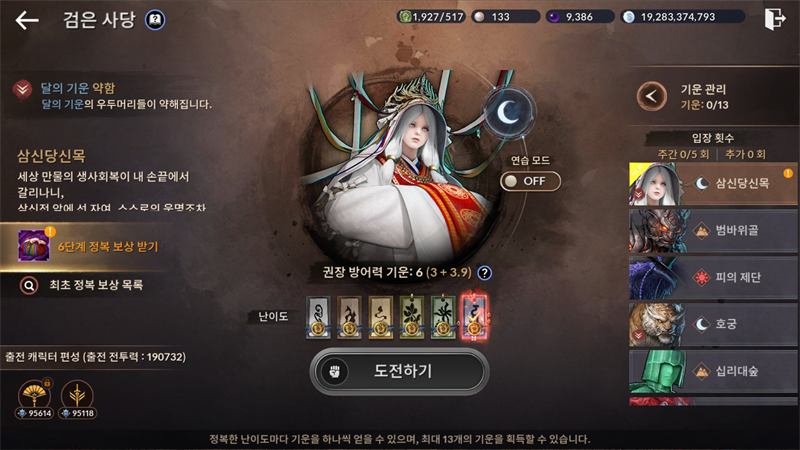Switch to the 피의 제단 boss
Image resolution: width=800 pixels, height=450 pixels.
[713, 278]
